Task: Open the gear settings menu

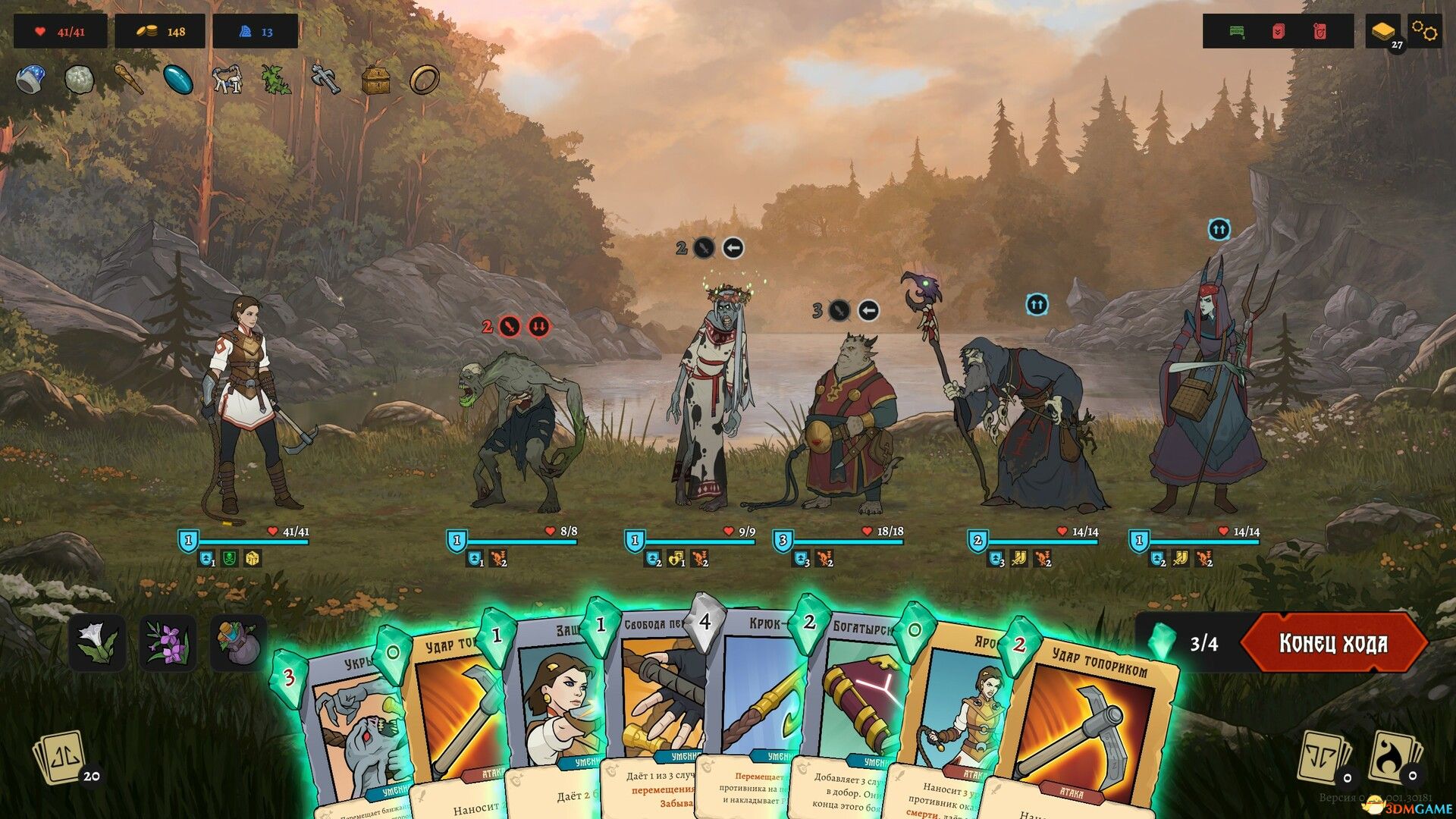Action: [1424, 32]
